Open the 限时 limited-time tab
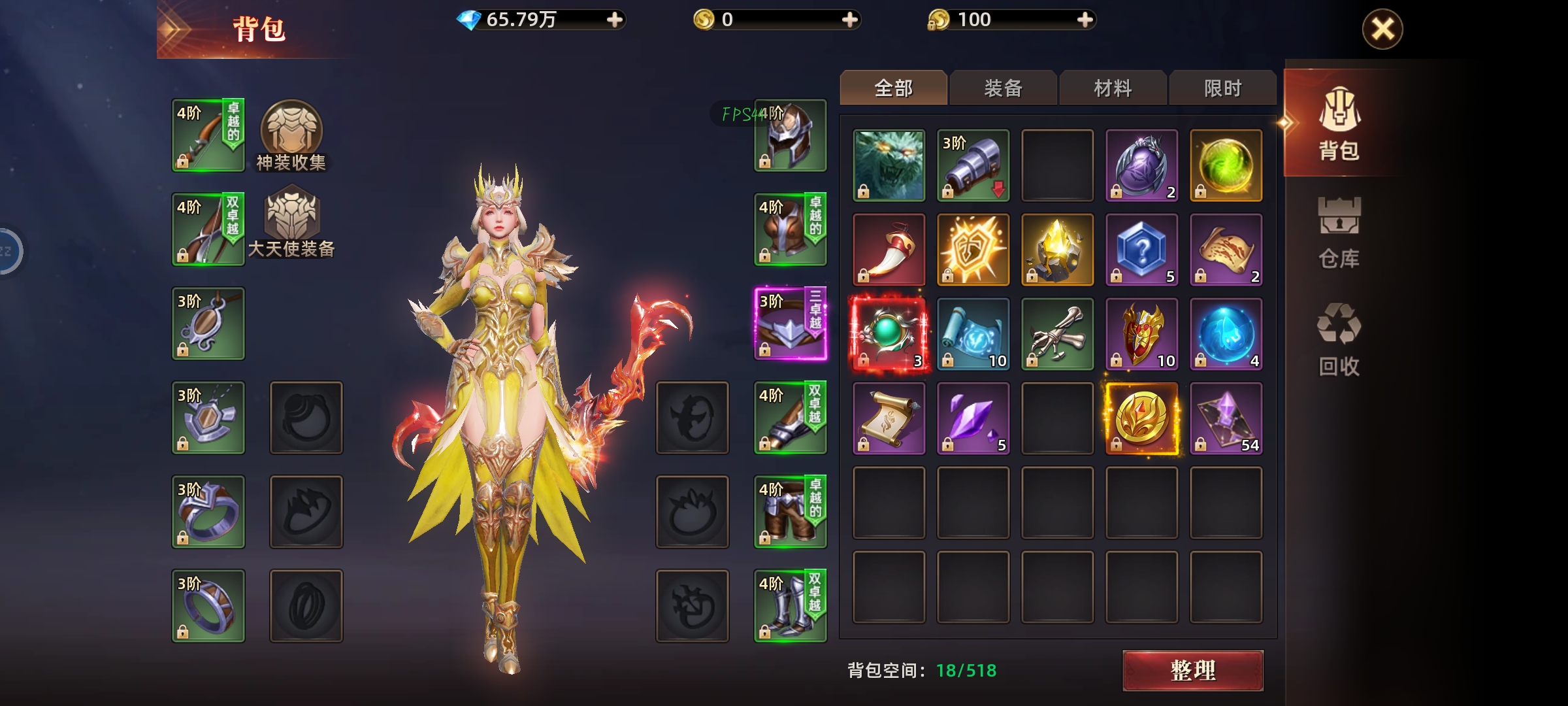 tap(1222, 87)
